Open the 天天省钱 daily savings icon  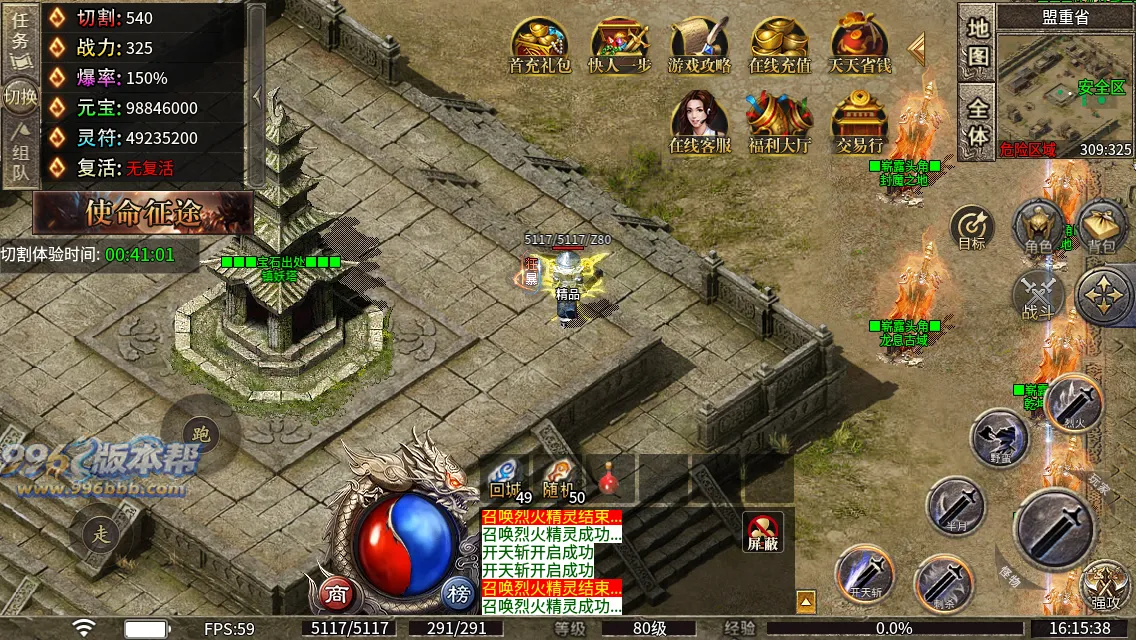[x=860, y=45]
